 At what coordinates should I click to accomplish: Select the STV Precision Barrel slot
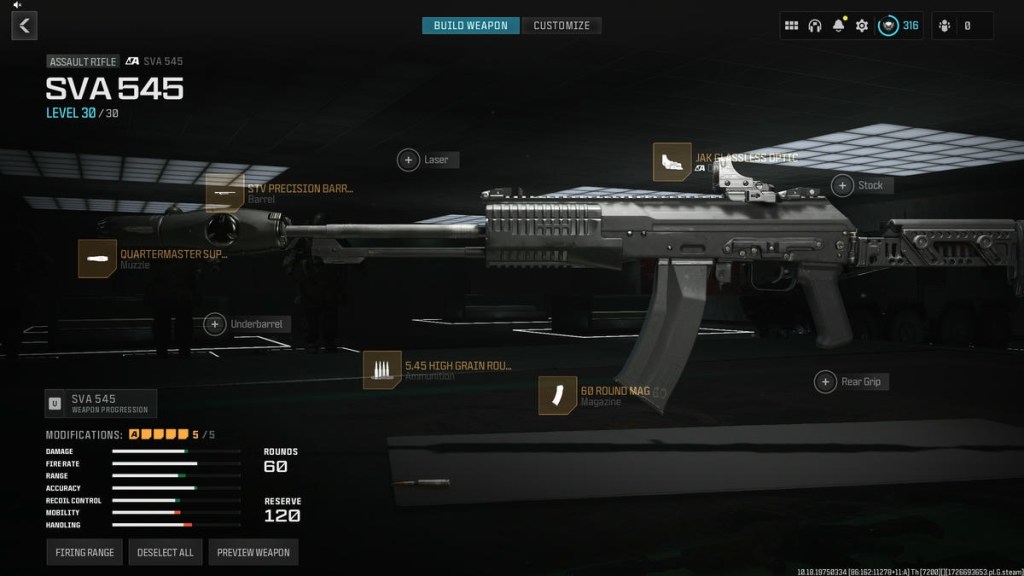click(x=225, y=193)
